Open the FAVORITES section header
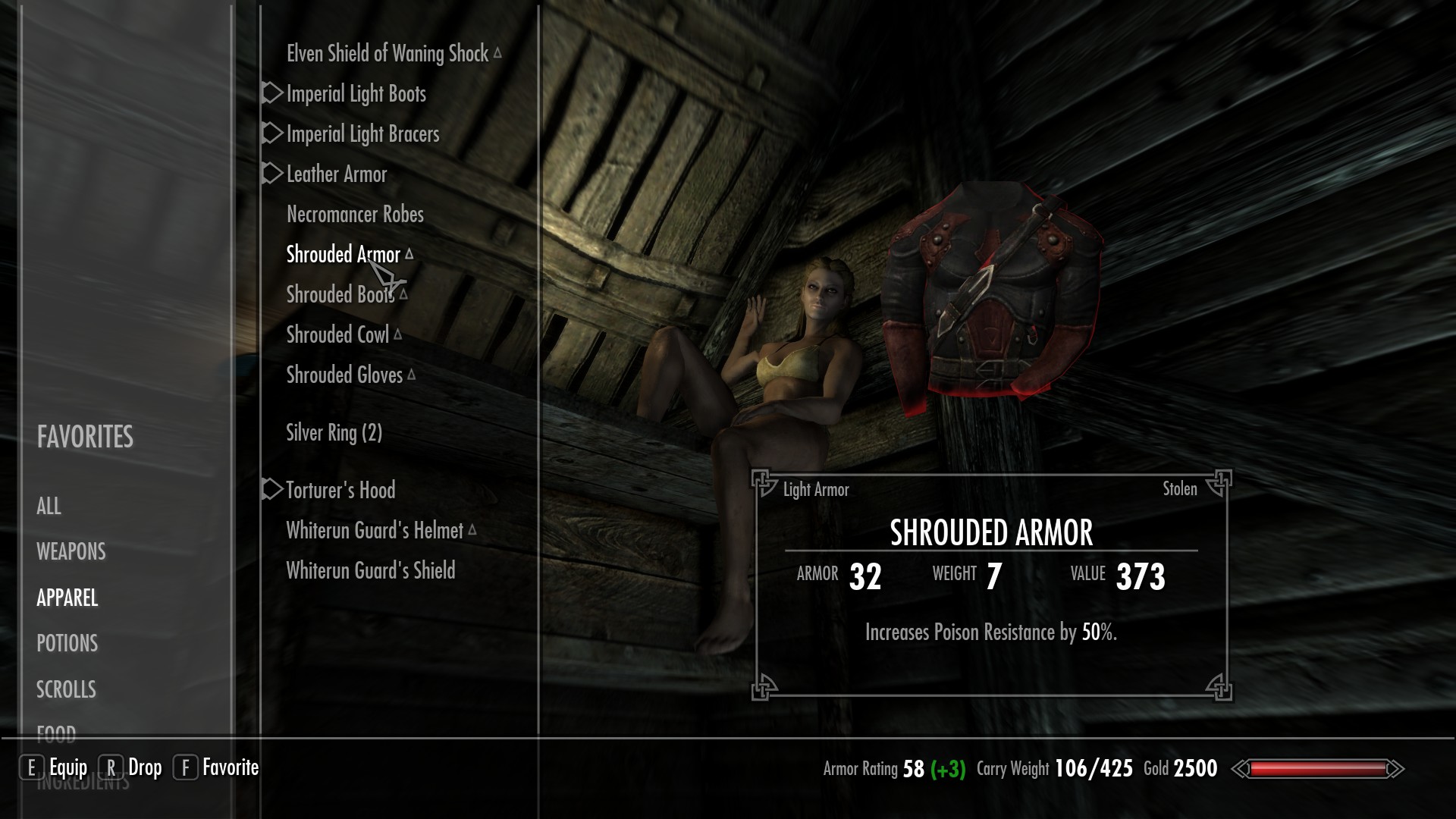Image resolution: width=1456 pixels, height=819 pixels. pyautogui.click(x=85, y=438)
